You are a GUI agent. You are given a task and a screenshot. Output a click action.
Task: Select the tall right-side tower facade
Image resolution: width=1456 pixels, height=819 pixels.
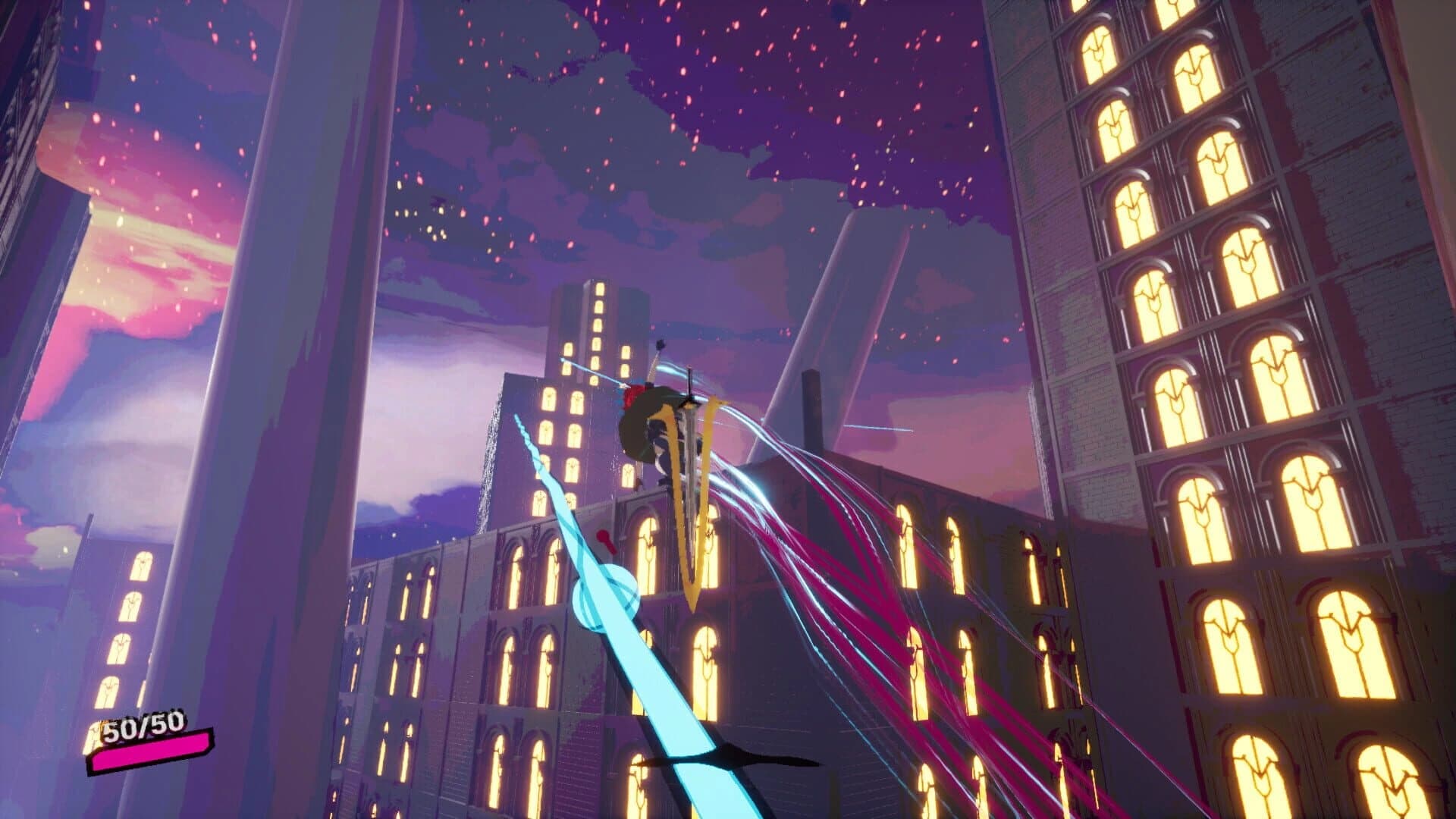click(1228, 303)
